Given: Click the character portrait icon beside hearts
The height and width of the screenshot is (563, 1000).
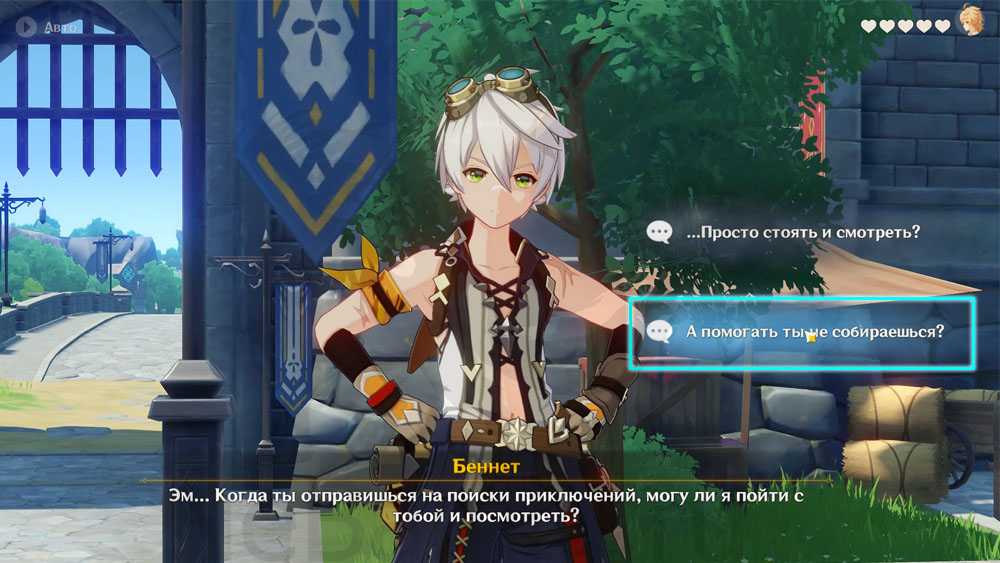Looking at the screenshot, I should 970,22.
